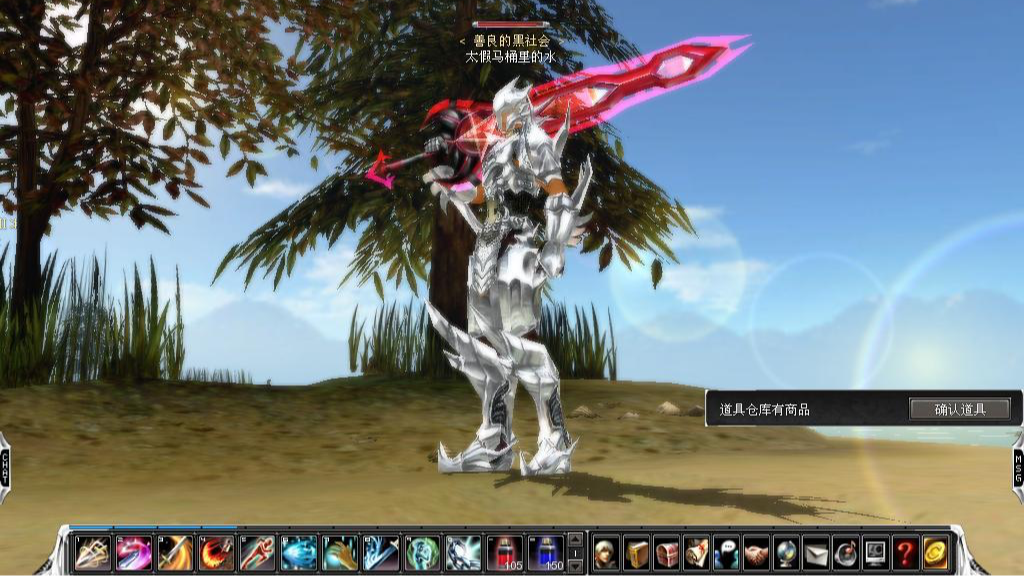Open the handshake trade icon
This screenshot has height=576, width=1024.
[756, 552]
